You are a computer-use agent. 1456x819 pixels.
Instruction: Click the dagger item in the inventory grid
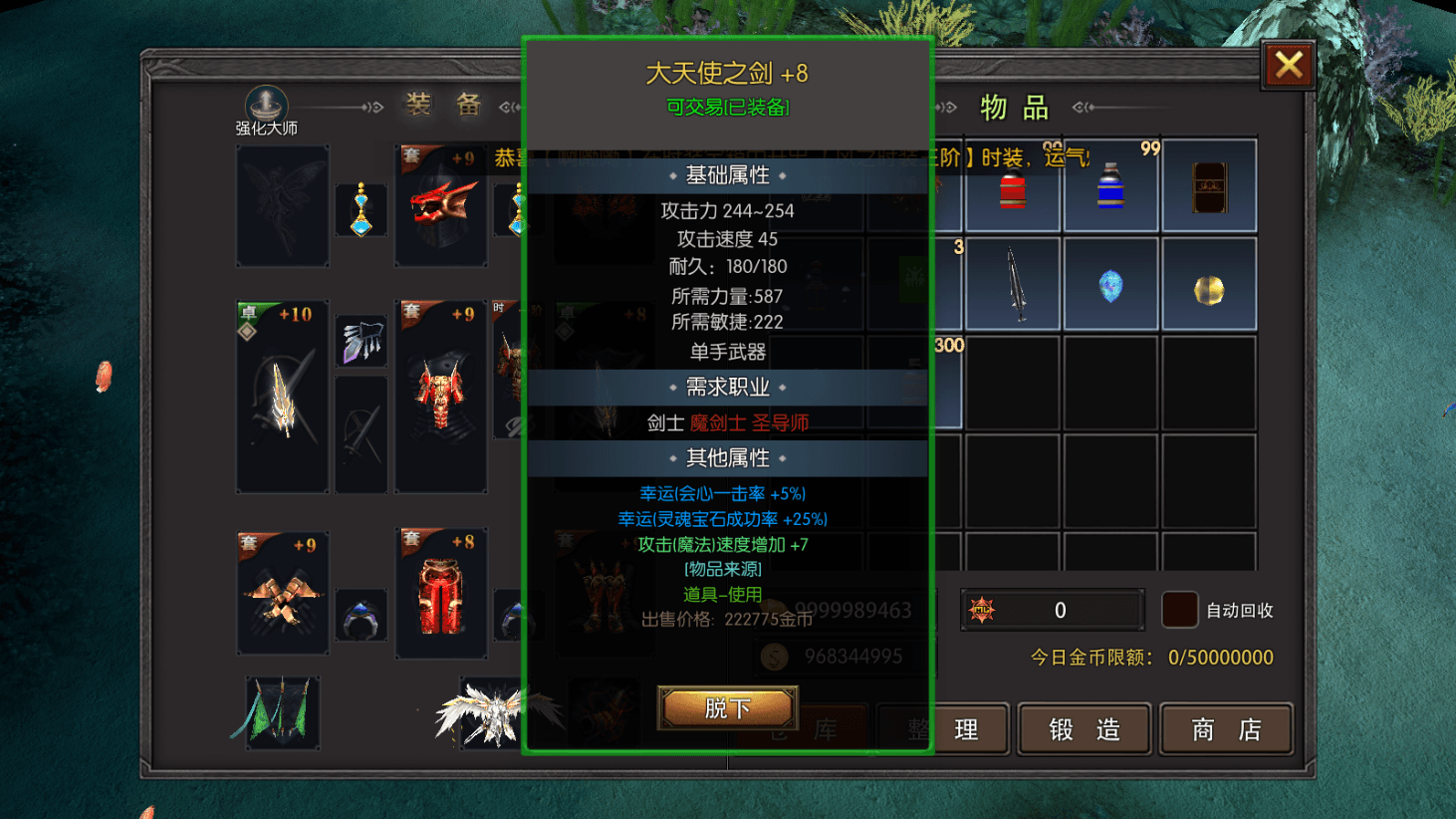tap(1013, 286)
